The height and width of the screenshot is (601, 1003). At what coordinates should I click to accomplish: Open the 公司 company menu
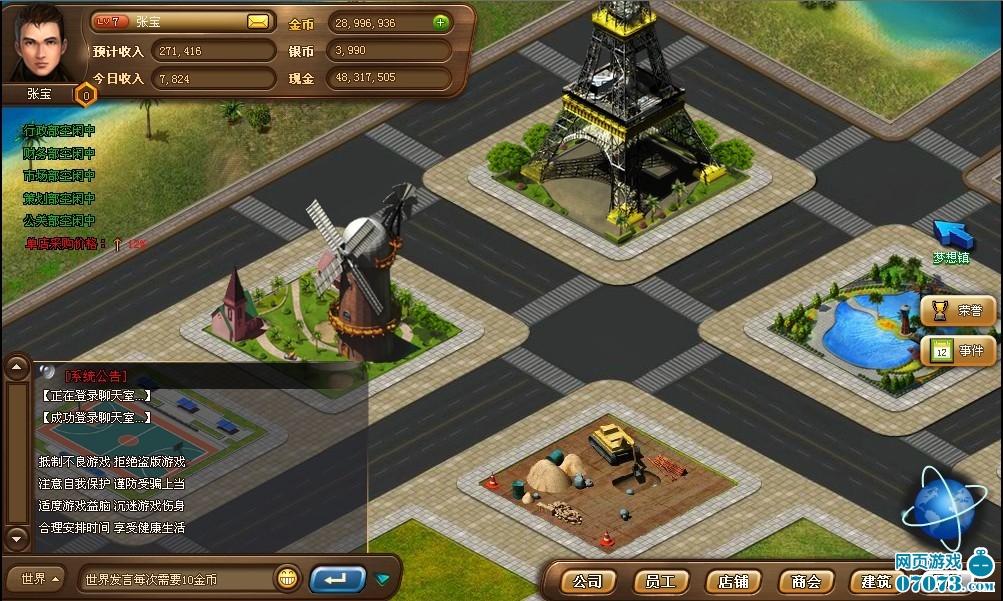click(588, 581)
